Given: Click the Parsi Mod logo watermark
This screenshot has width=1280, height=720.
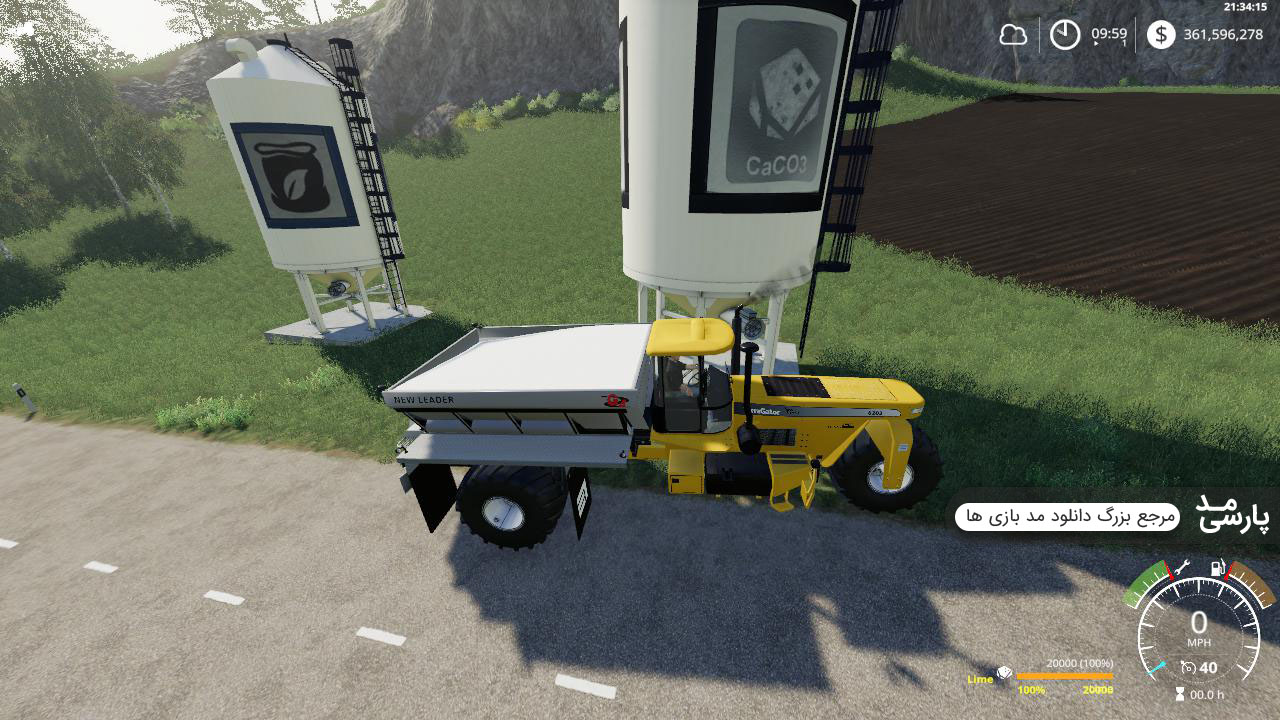Looking at the screenshot, I should [x=1232, y=512].
